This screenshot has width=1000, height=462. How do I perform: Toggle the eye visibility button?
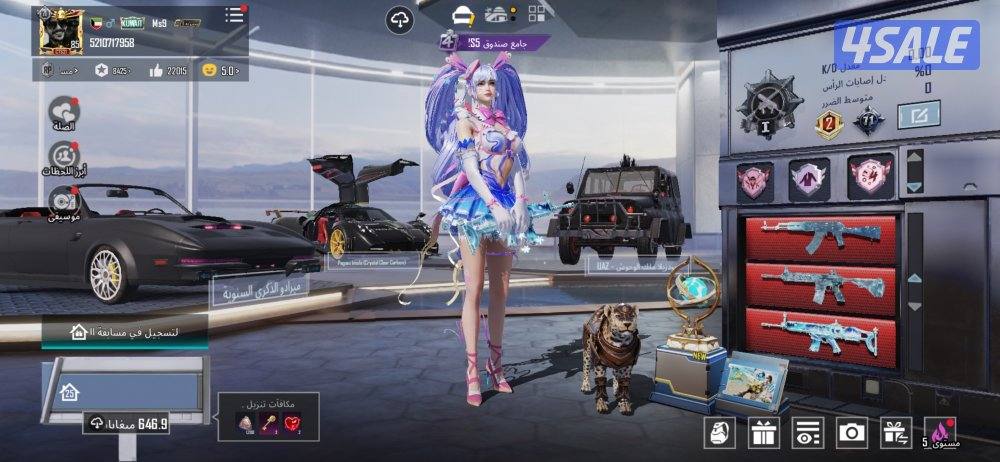pos(808,432)
